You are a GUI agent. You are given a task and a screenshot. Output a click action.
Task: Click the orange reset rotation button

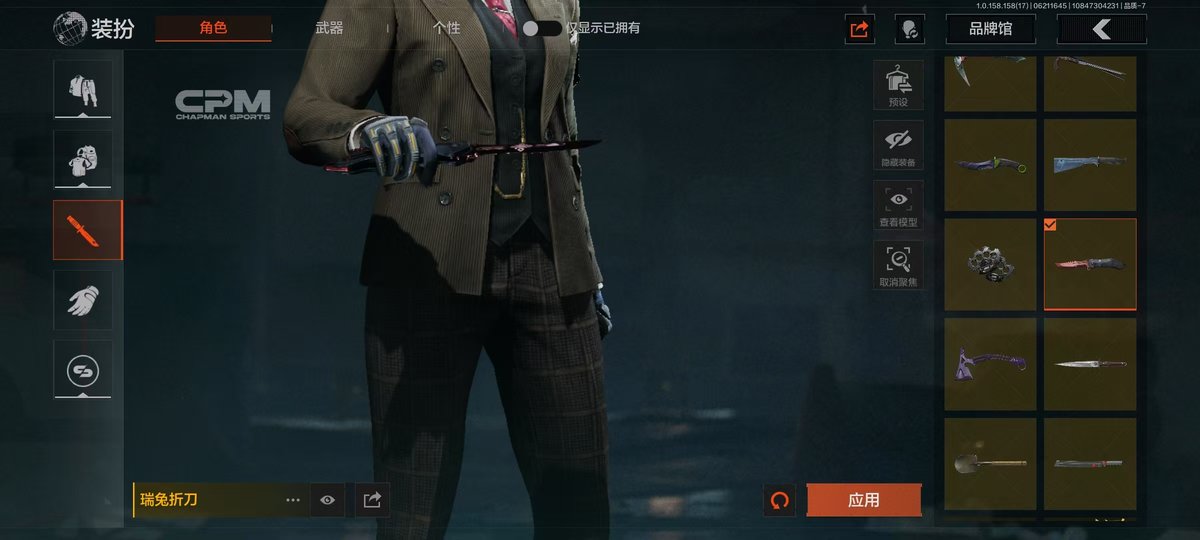click(x=779, y=500)
